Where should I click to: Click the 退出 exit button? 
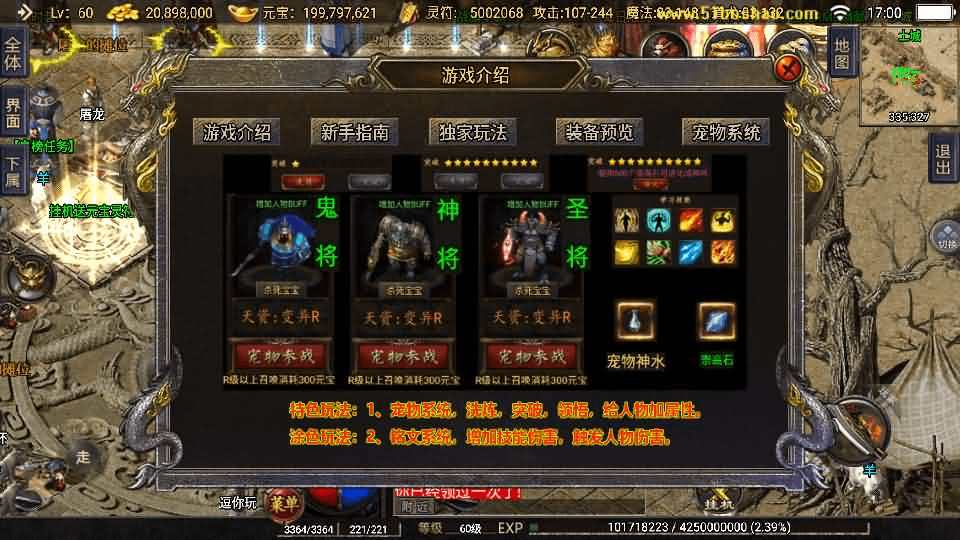coord(942,158)
